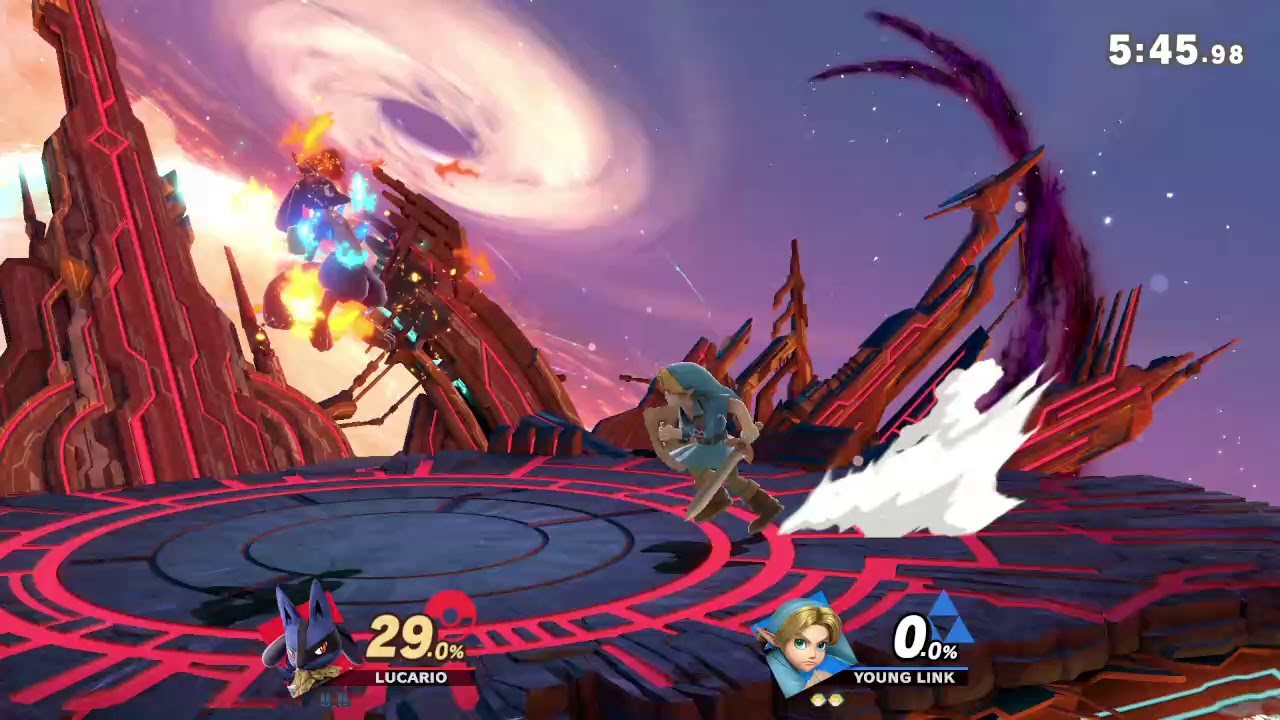Select the Young Link fighter portrait
This screenshot has height=720, width=1280.
tap(808, 642)
